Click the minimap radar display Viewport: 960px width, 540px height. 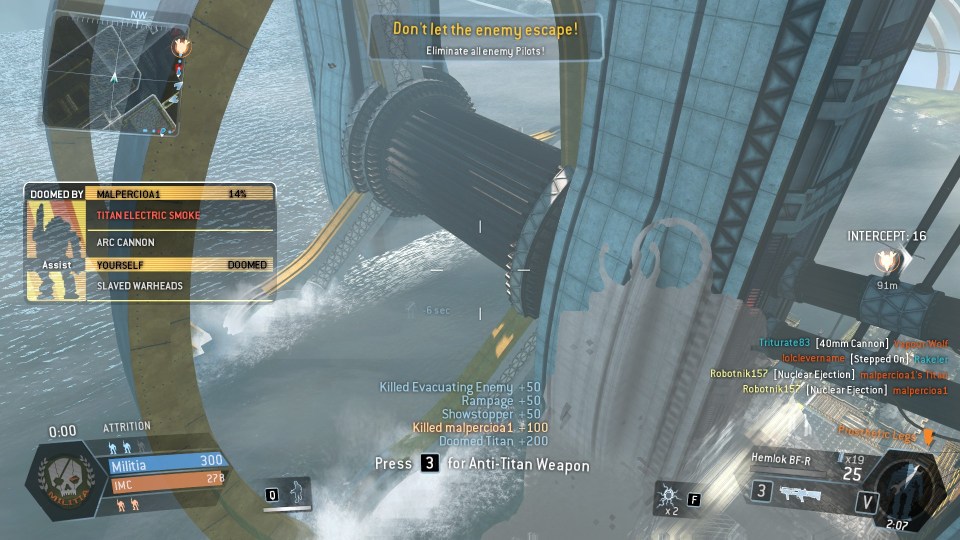point(110,75)
